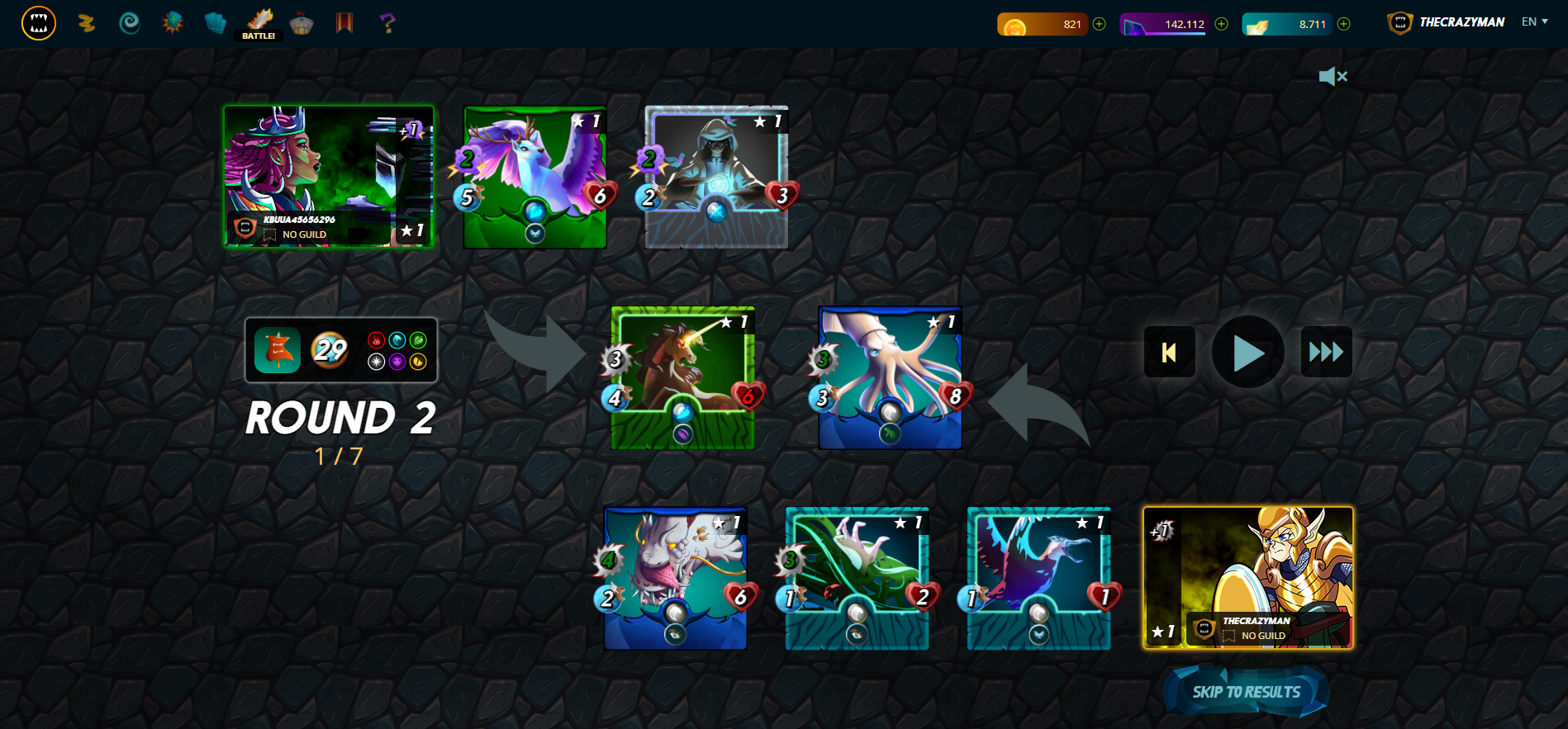Open the EN language dropdown
The image size is (1568, 729).
tap(1532, 22)
